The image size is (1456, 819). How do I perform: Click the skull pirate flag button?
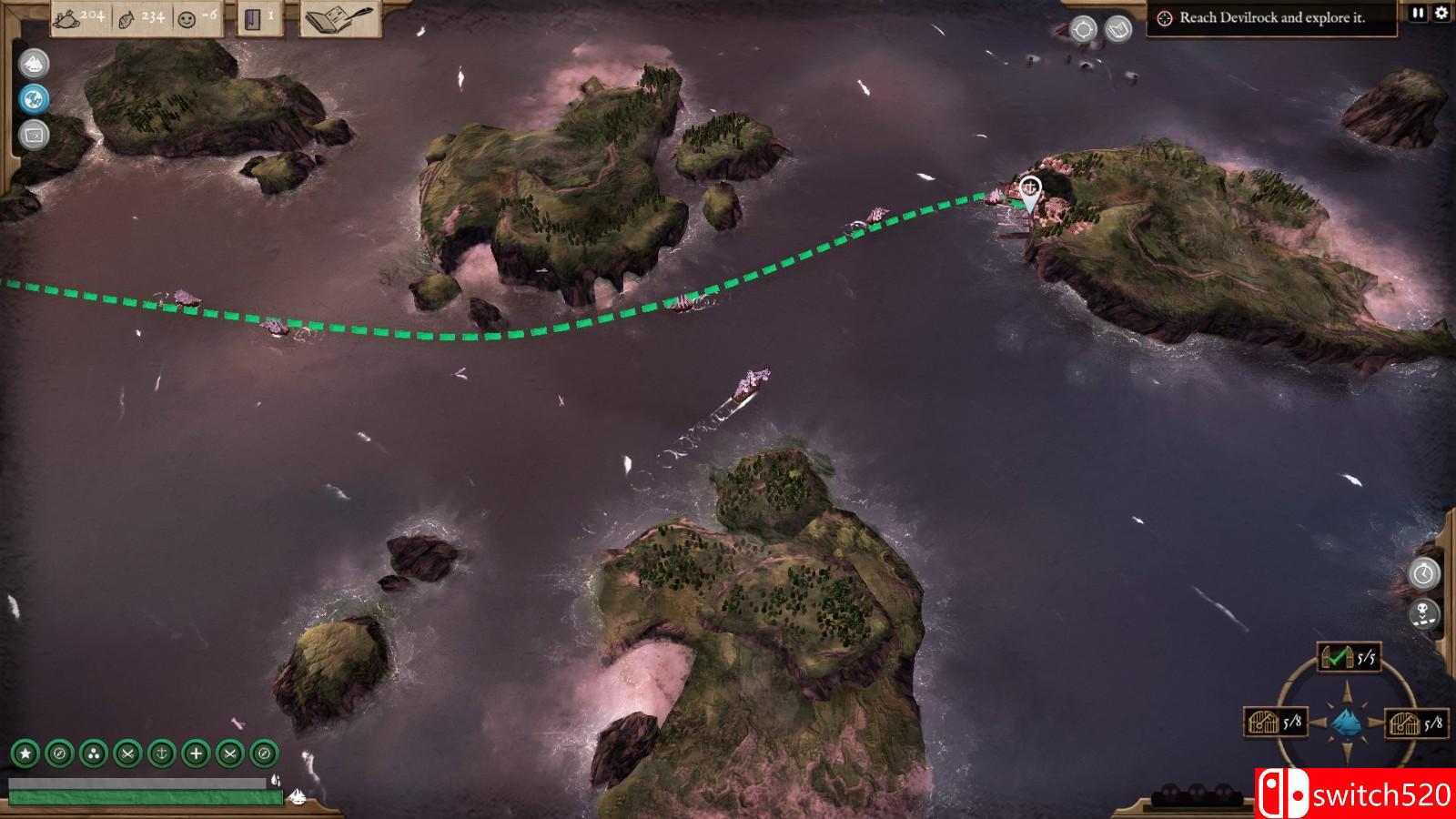(x=1424, y=613)
